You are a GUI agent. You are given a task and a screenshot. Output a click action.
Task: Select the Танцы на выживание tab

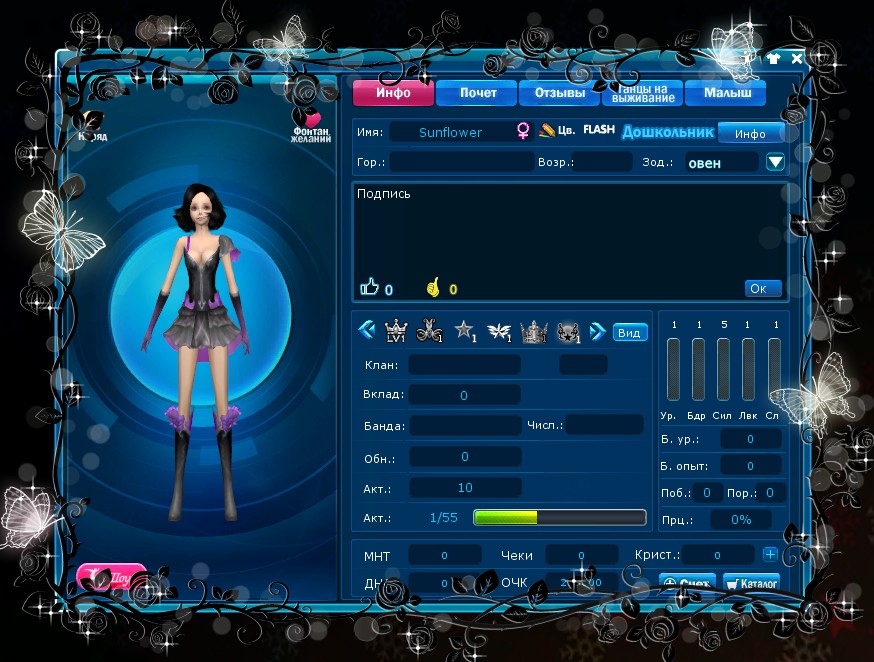(x=642, y=93)
